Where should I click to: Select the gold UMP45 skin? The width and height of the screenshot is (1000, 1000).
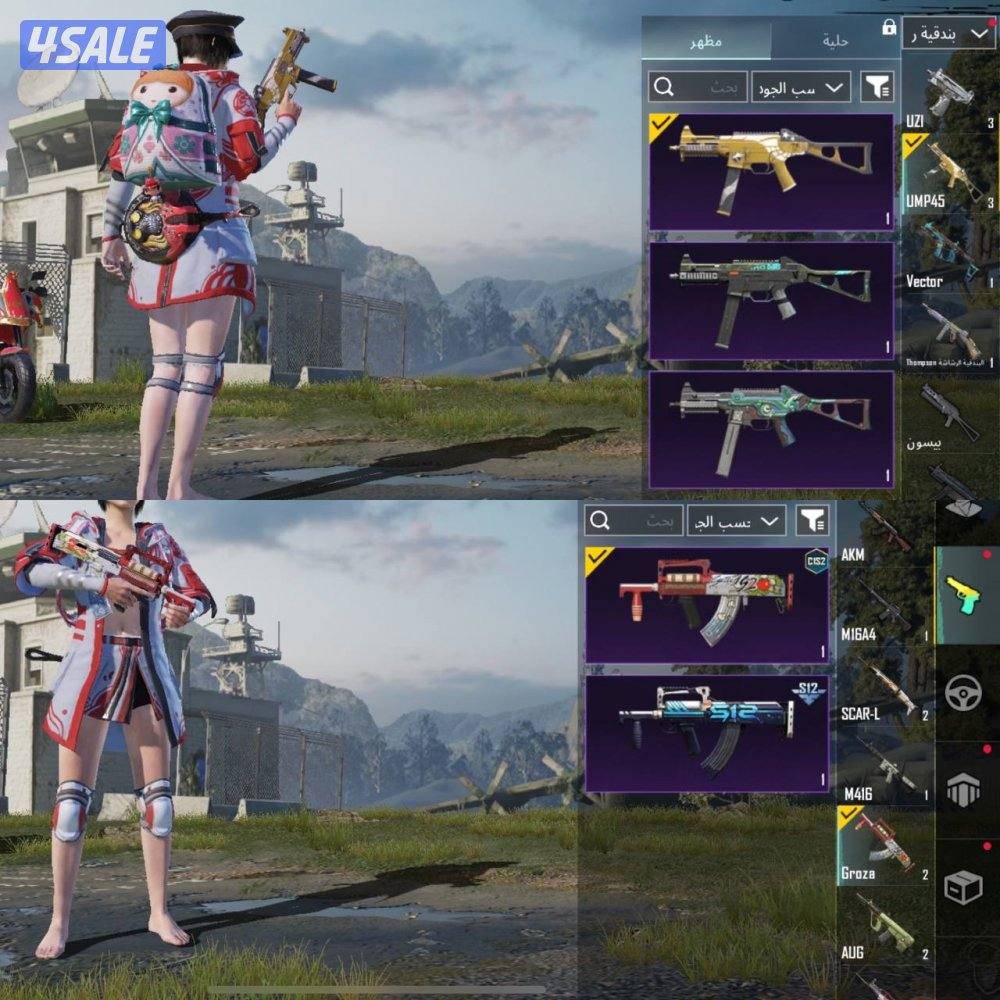click(770, 172)
